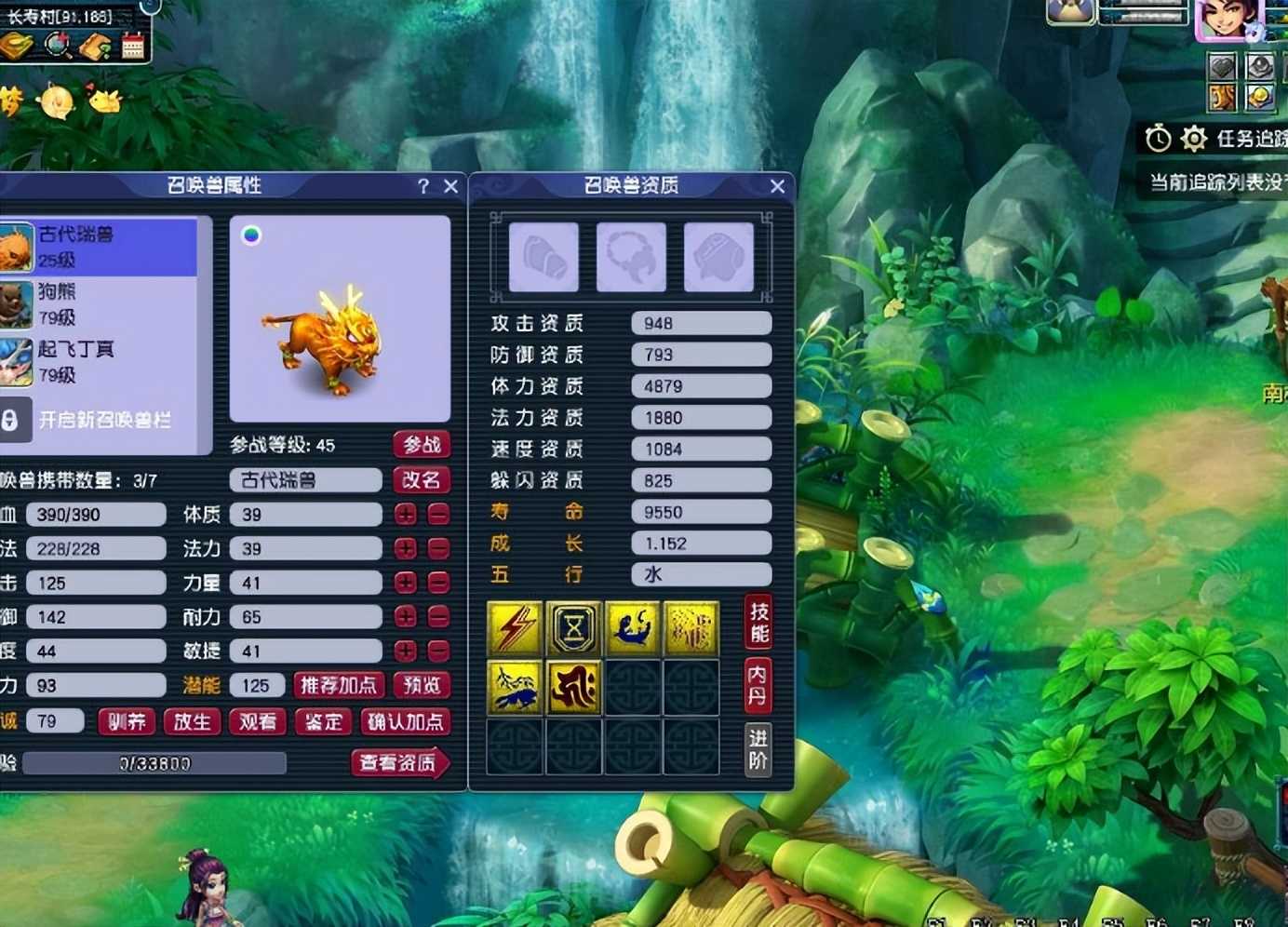Switch to the 内丹 tab
Viewport: 1288px width, 927px height.
click(758, 684)
